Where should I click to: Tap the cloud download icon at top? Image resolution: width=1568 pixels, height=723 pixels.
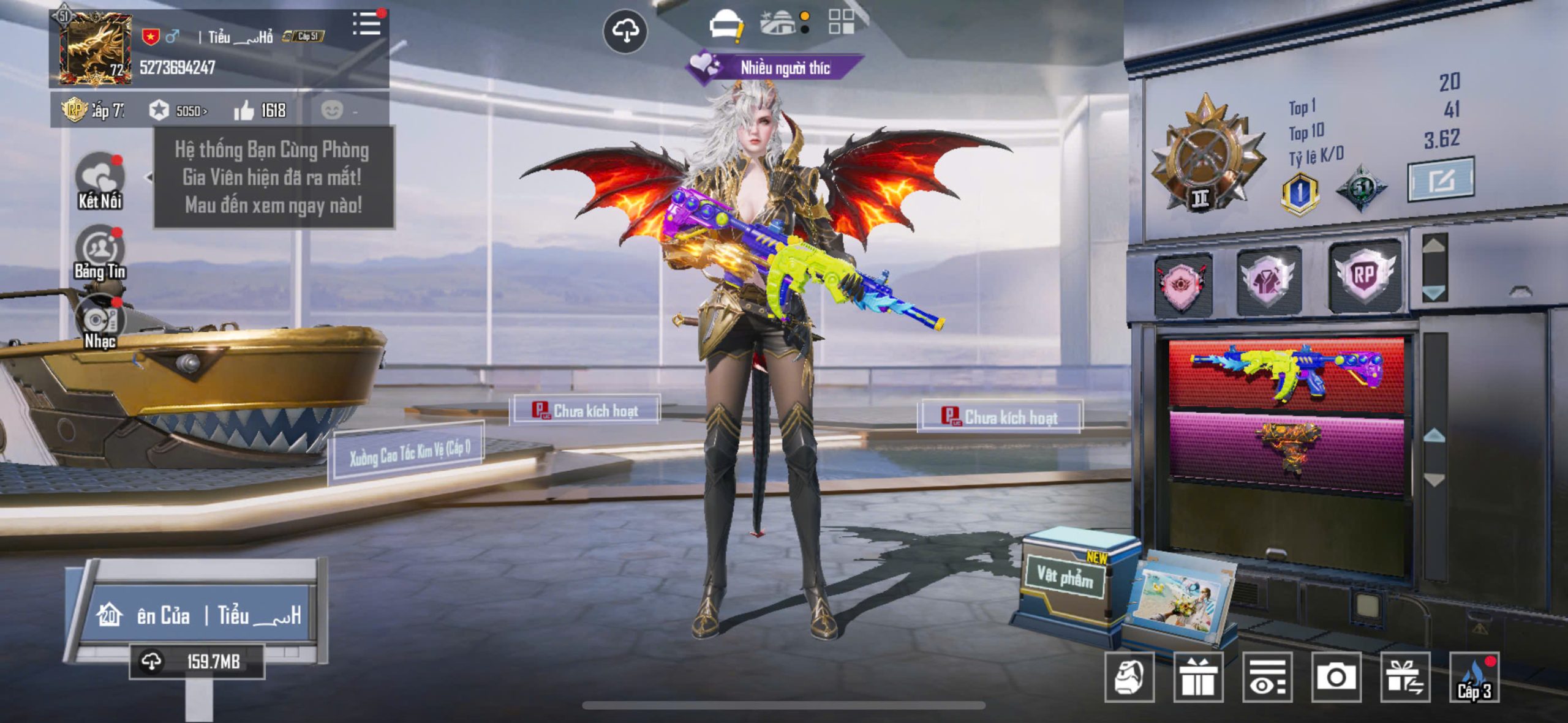click(x=625, y=31)
